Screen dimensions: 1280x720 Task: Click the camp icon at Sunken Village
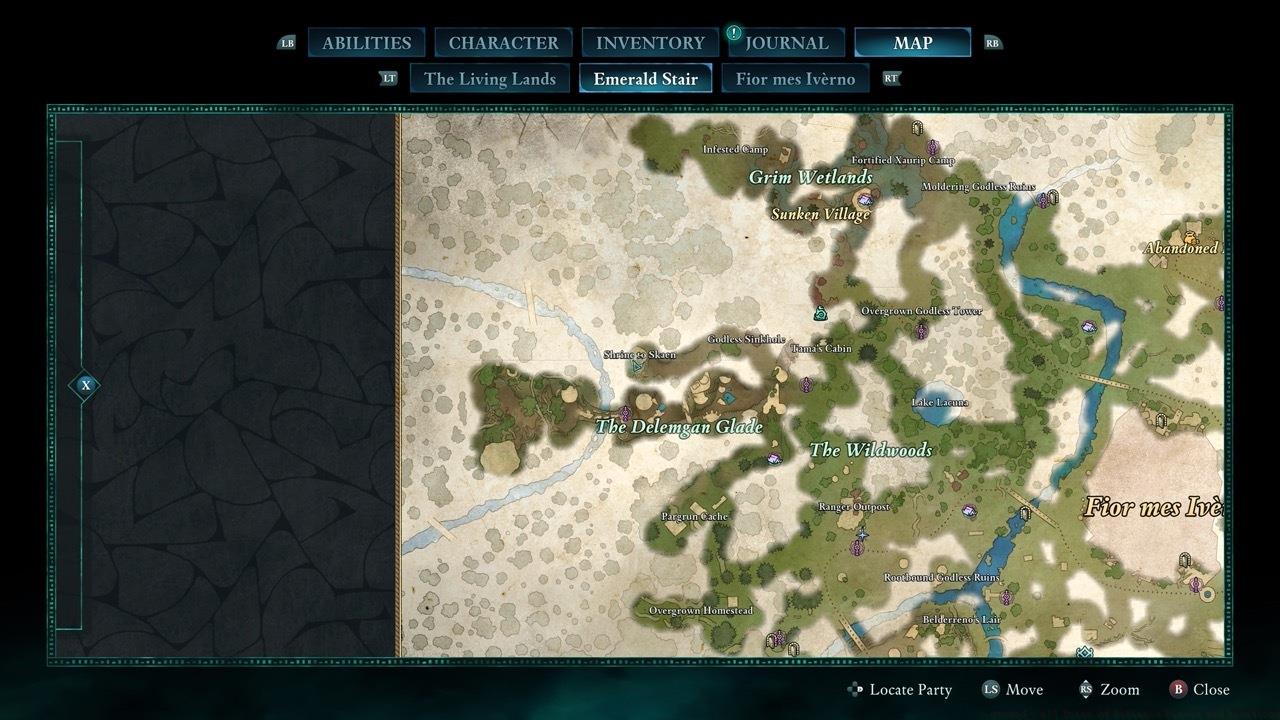865,201
